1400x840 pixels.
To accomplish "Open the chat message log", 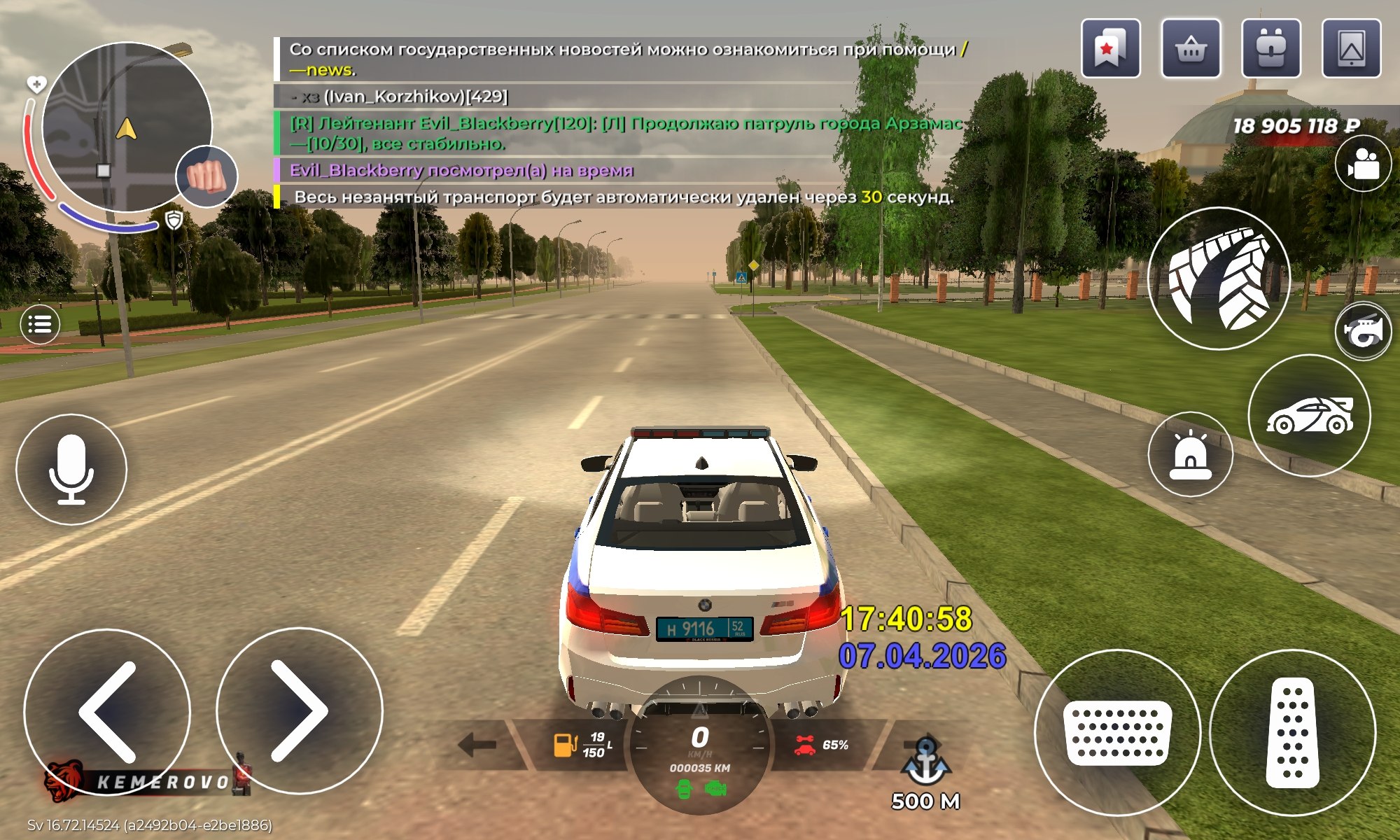I will coord(623,122).
